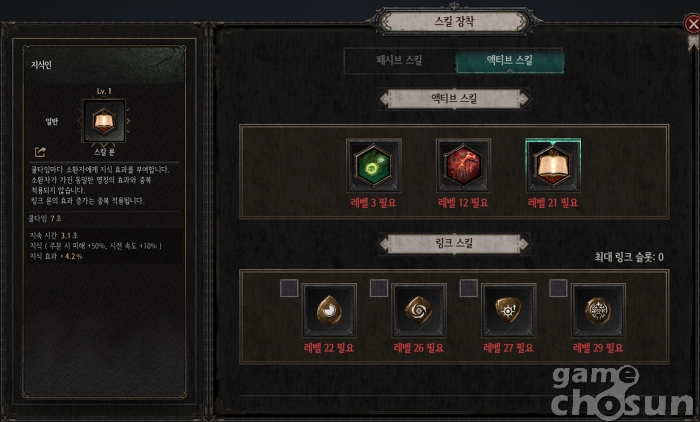Screen dimensions: 700x422
Task: Select the level 27 sun rune
Action: pyautogui.click(x=509, y=310)
